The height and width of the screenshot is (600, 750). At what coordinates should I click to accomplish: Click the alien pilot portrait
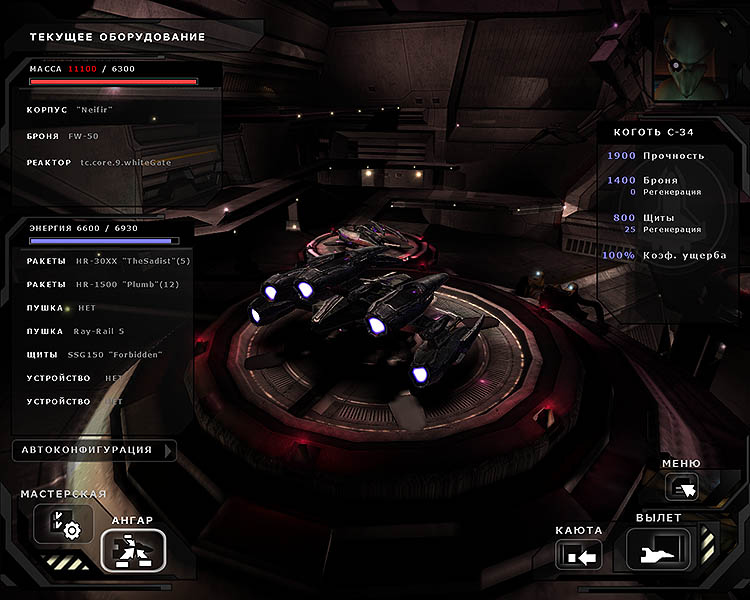pos(698,62)
